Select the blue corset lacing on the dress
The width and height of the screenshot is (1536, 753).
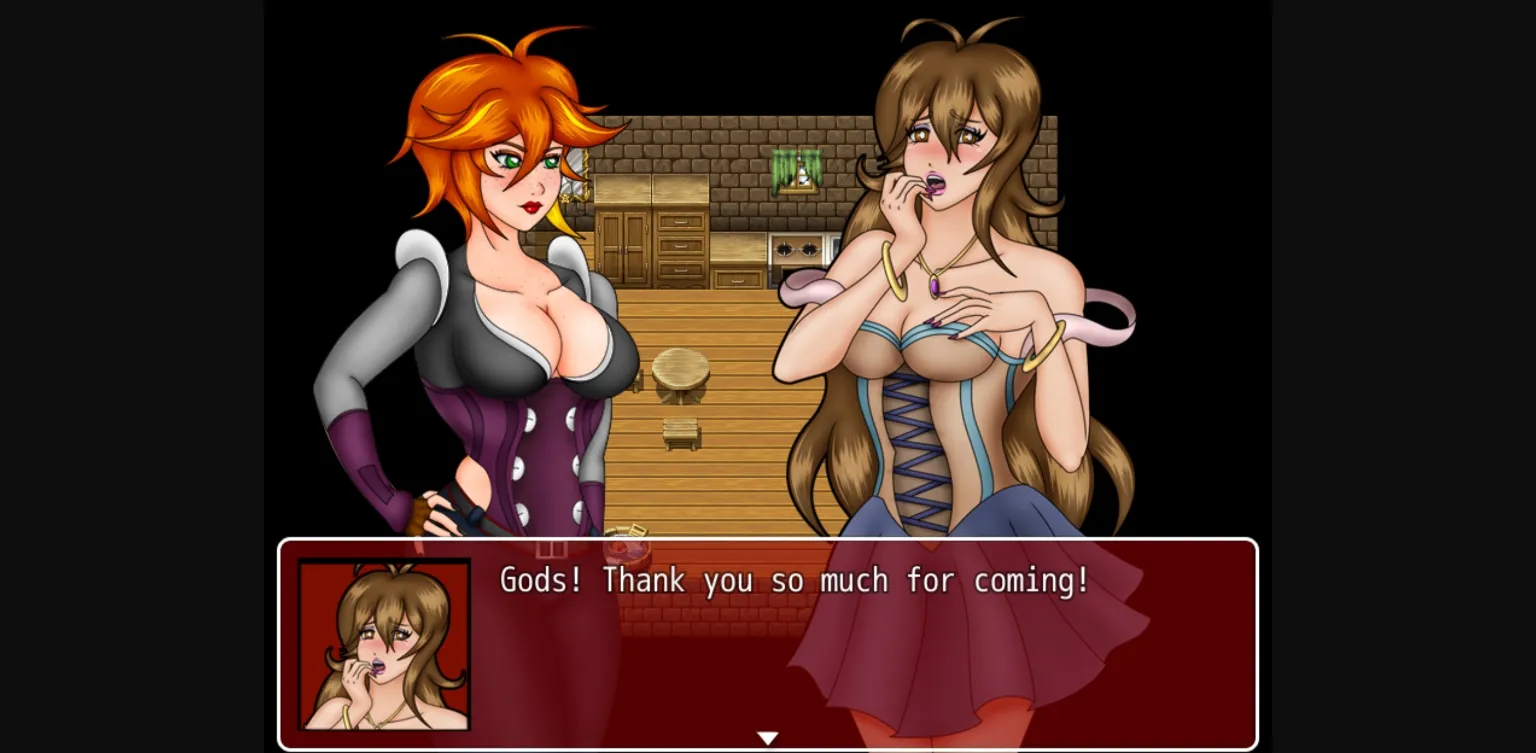coord(915,430)
